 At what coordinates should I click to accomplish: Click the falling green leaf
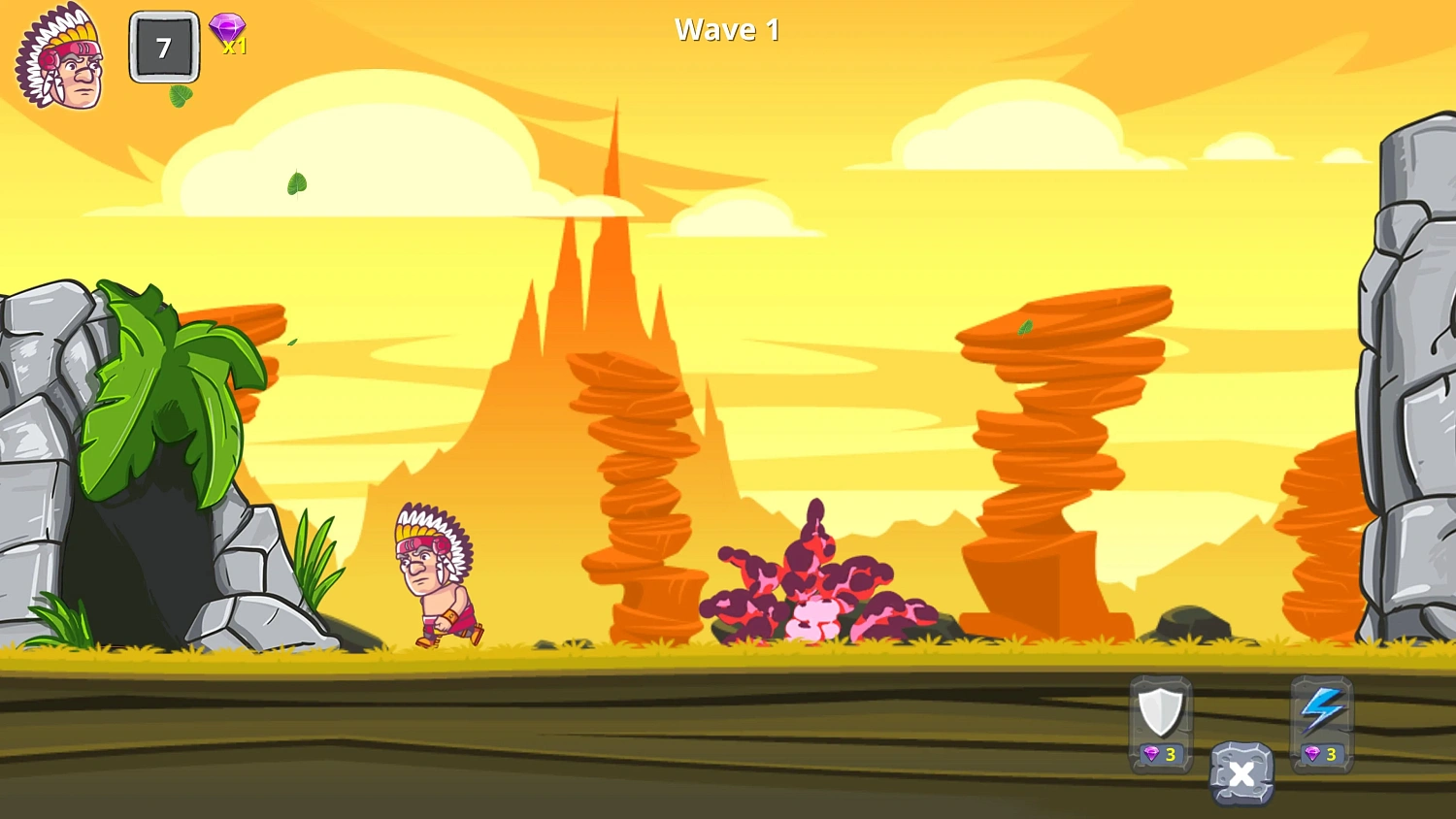[x=295, y=184]
